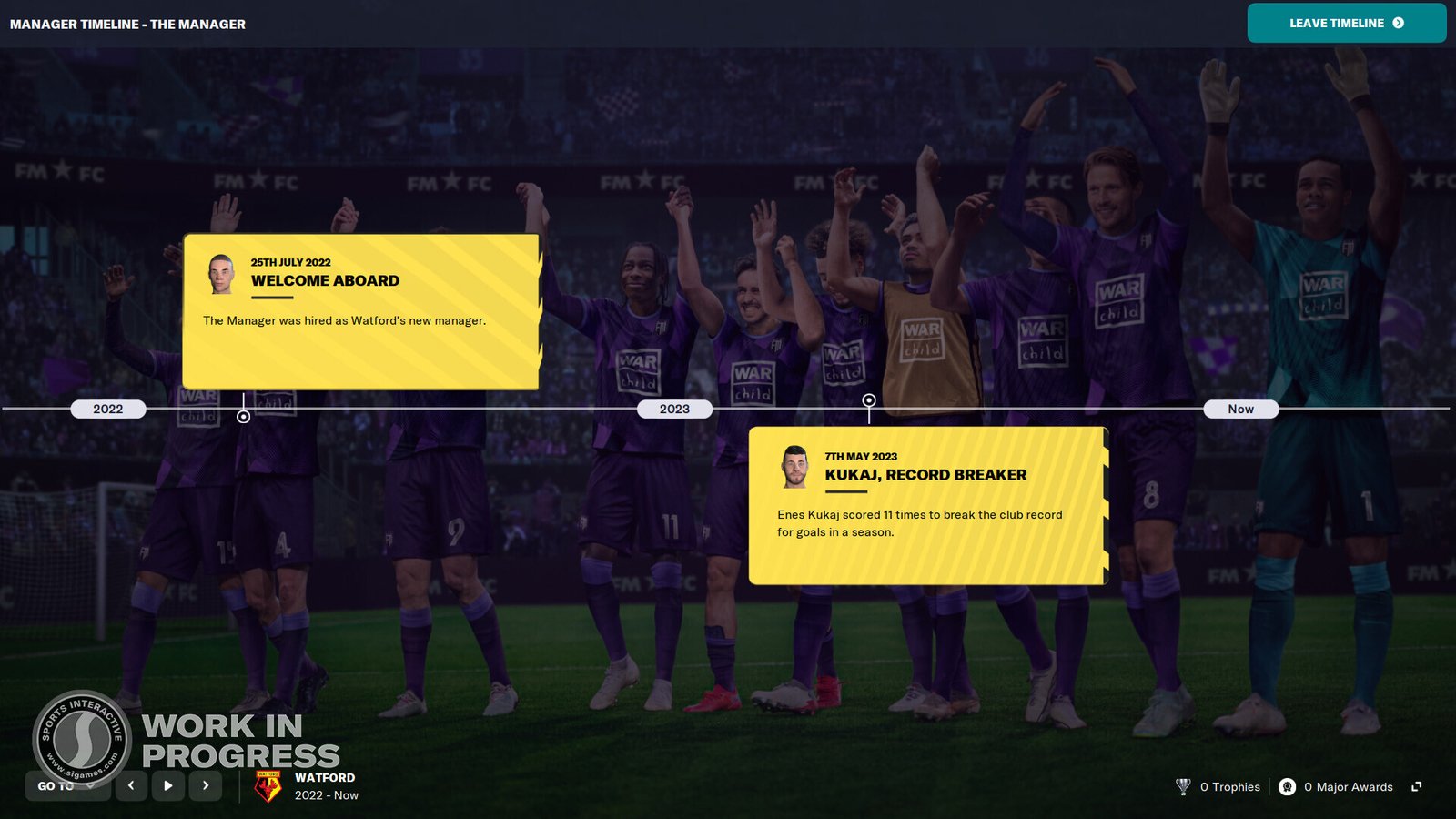Select the Watford club crest
This screenshot has width=1456, height=819.
point(267,784)
